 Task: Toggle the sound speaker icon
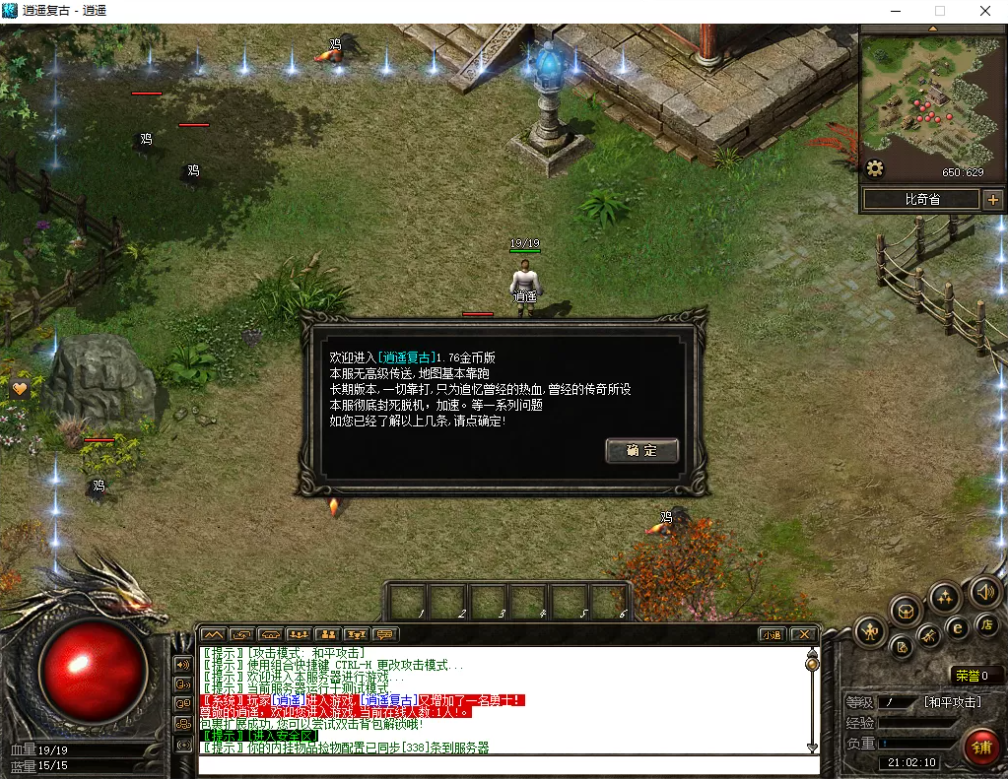pyautogui.click(x=985, y=592)
